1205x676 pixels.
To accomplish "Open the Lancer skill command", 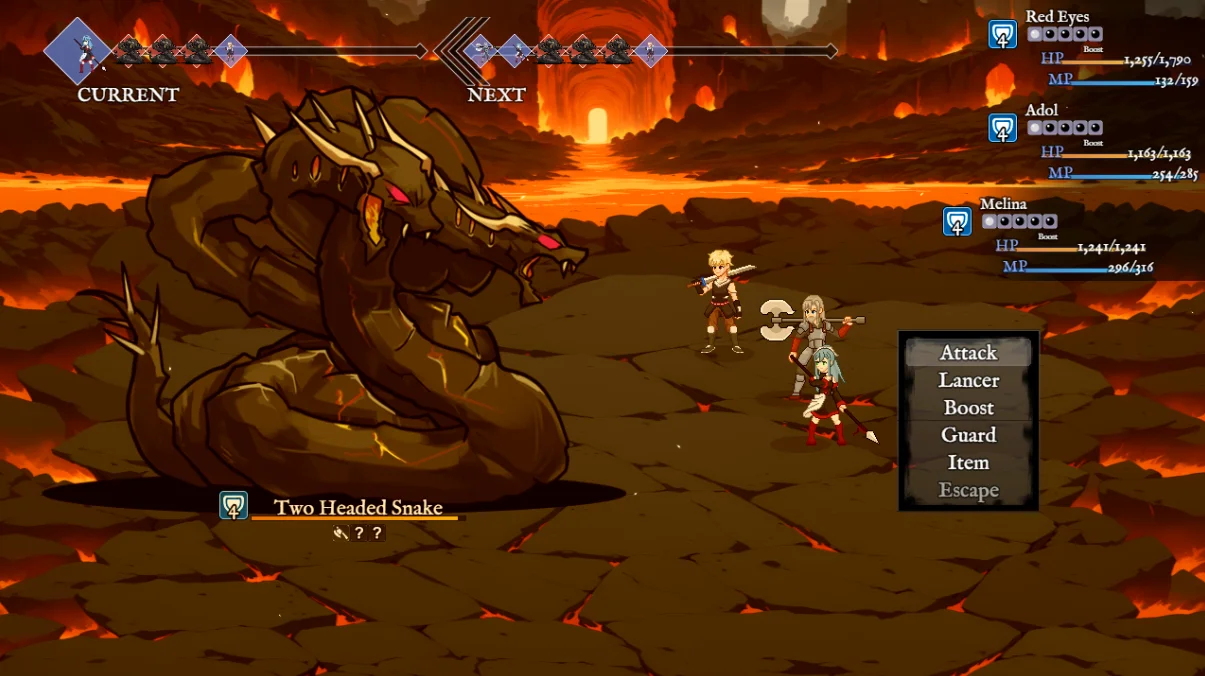I will 968,381.
